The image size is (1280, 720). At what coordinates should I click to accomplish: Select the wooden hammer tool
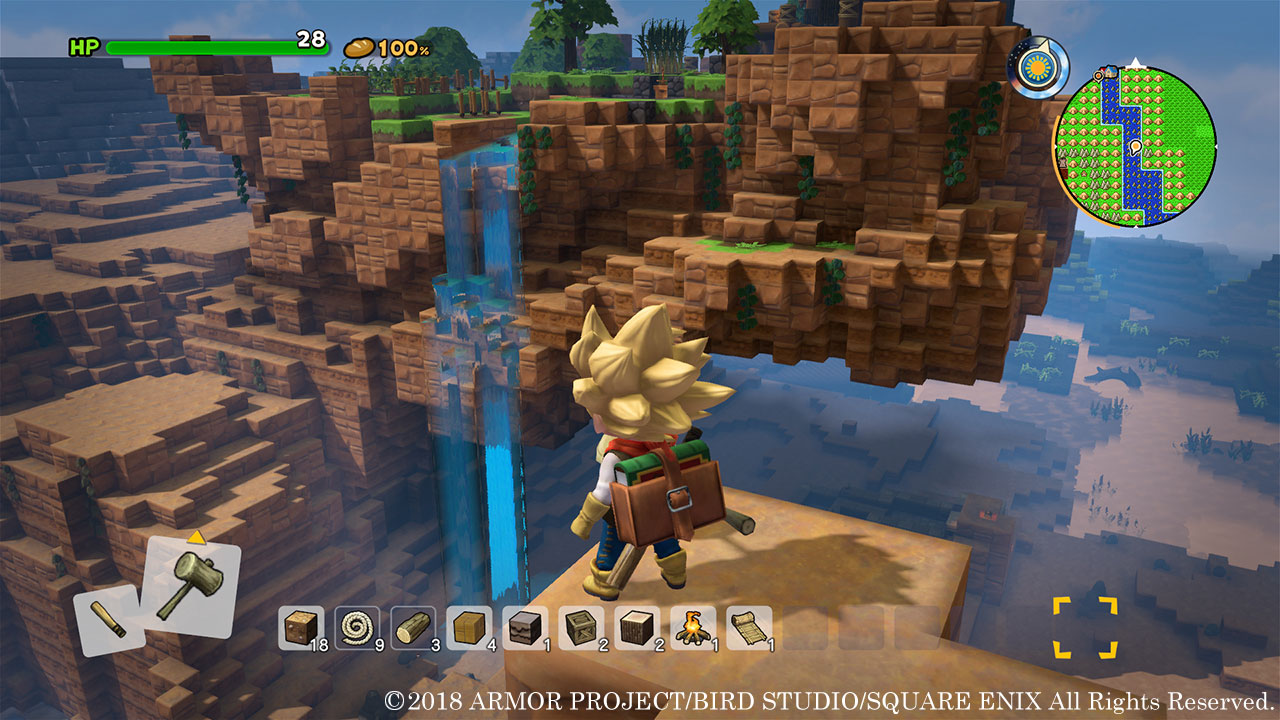pyautogui.click(x=191, y=583)
